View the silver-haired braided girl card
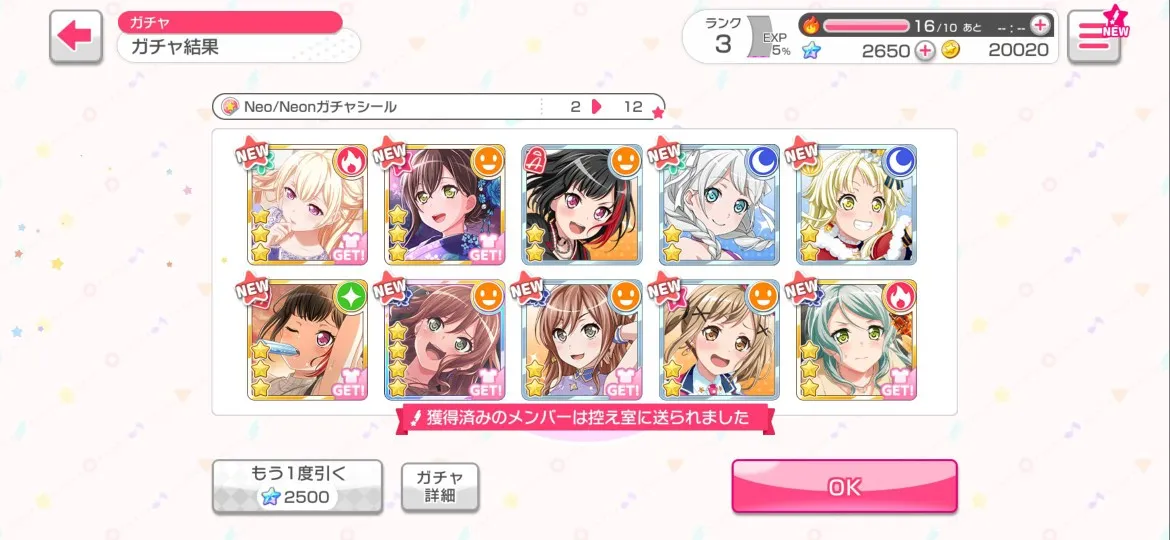Viewport: 1170px width, 540px height. pyautogui.click(x=719, y=205)
